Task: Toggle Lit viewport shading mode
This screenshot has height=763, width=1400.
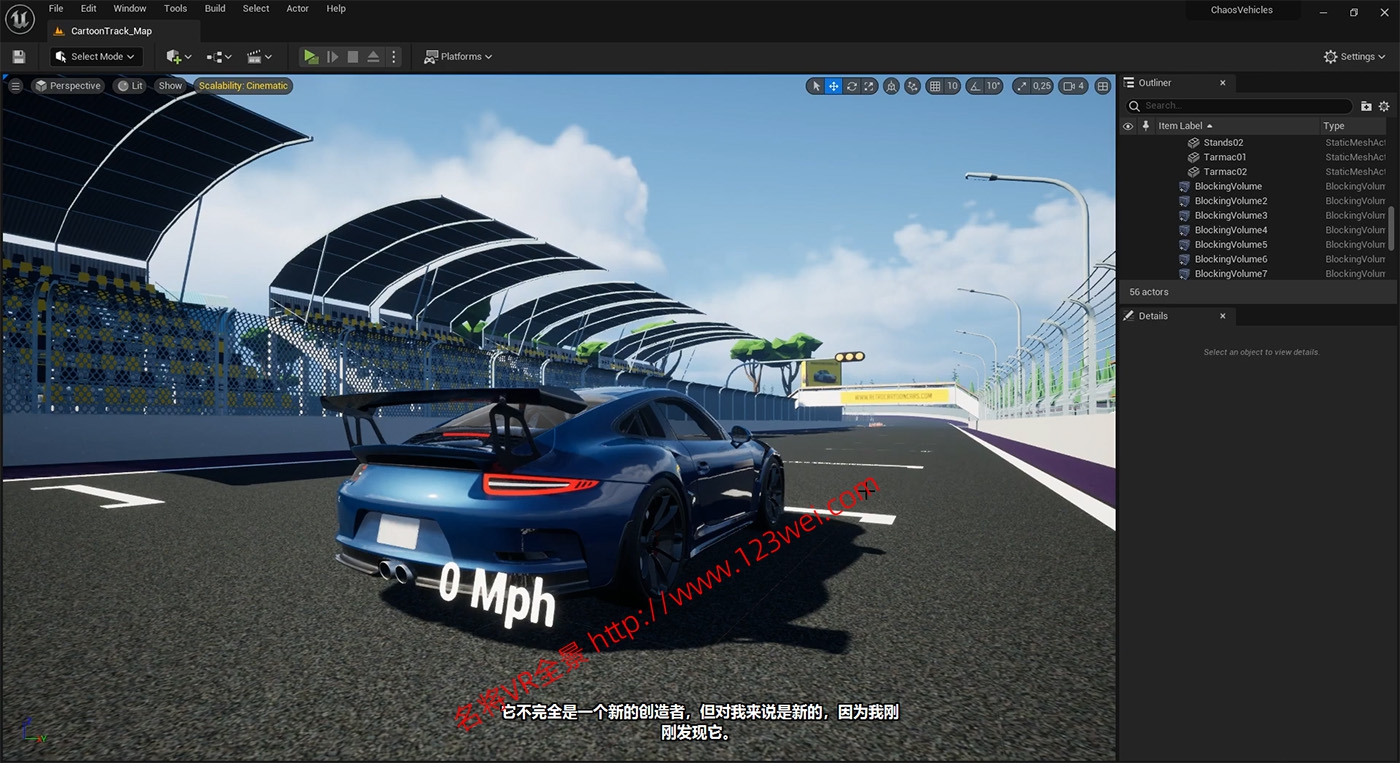Action: [130, 86]
